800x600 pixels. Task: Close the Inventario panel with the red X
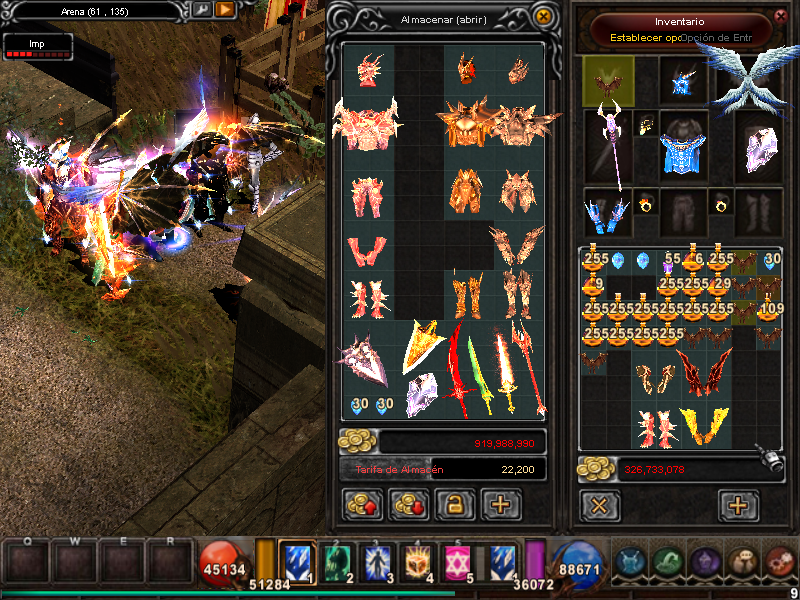pos(781,16)
